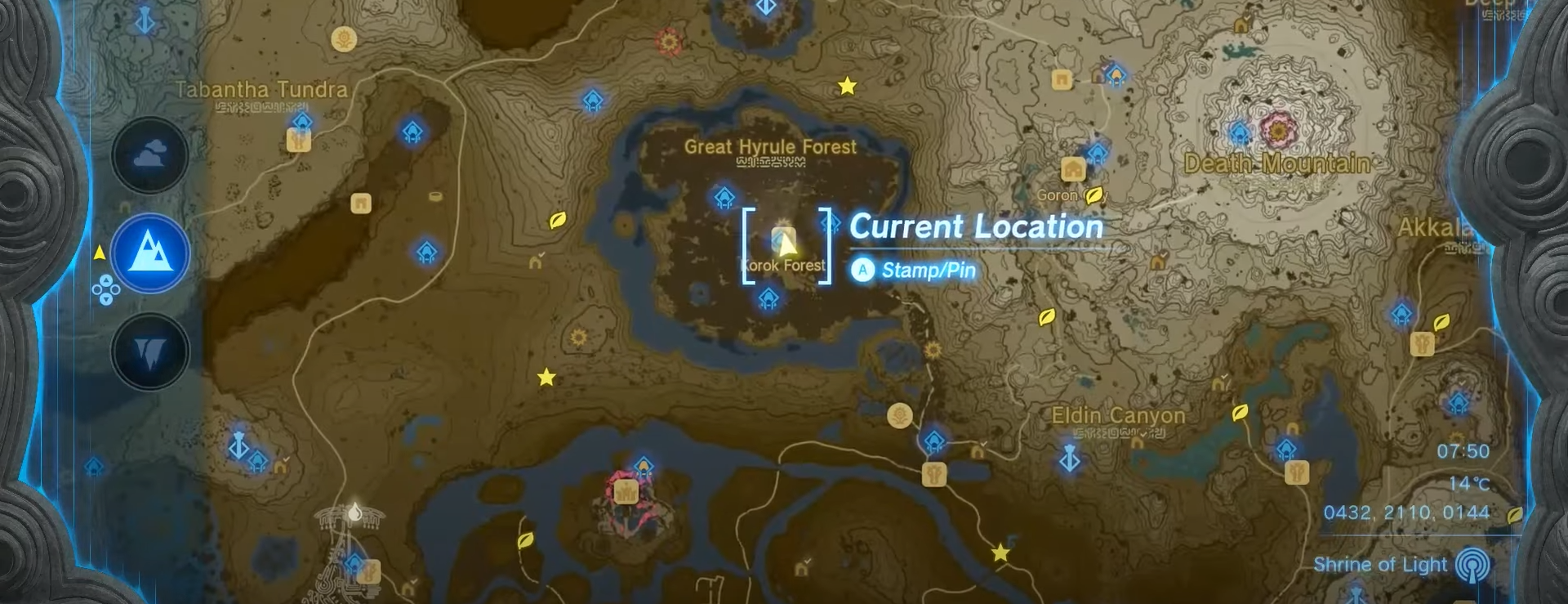Click the Current Location text

click(x=975, y=227)
